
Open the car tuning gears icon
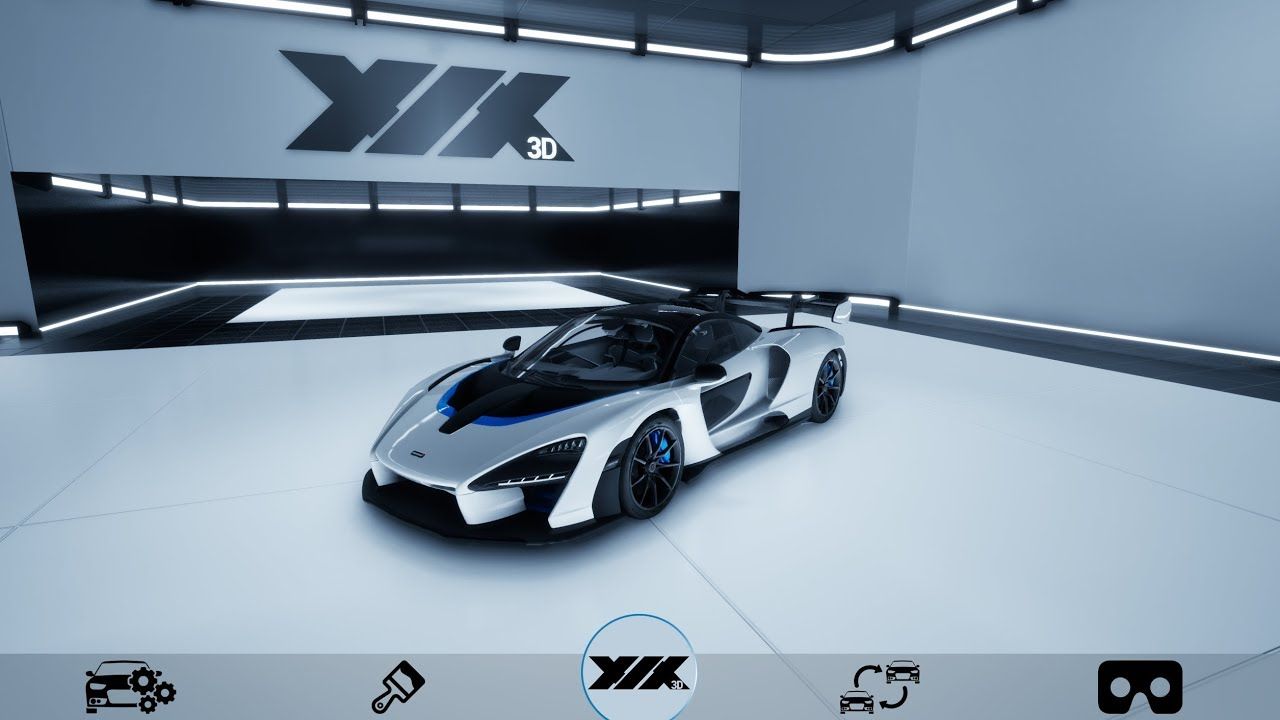pos(130,687)
